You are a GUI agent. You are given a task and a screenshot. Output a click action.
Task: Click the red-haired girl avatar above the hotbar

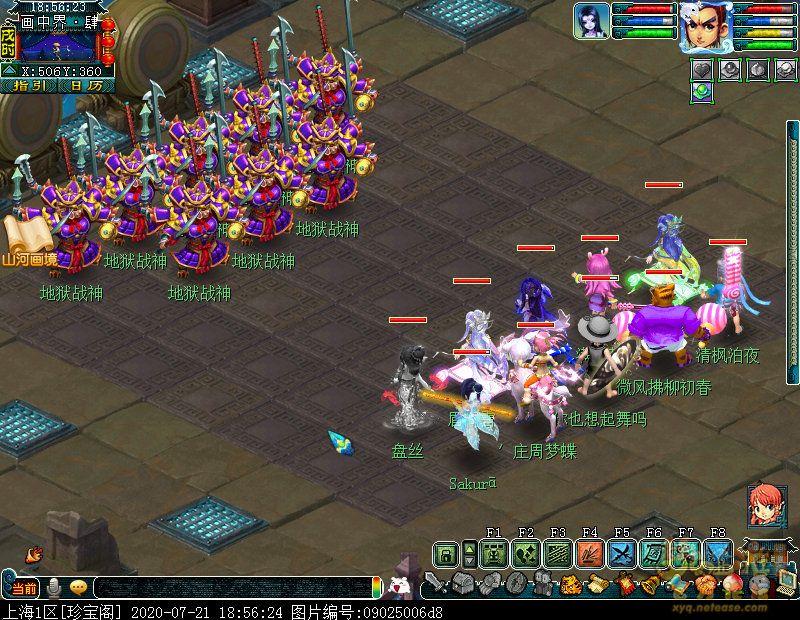coord(767,505)
